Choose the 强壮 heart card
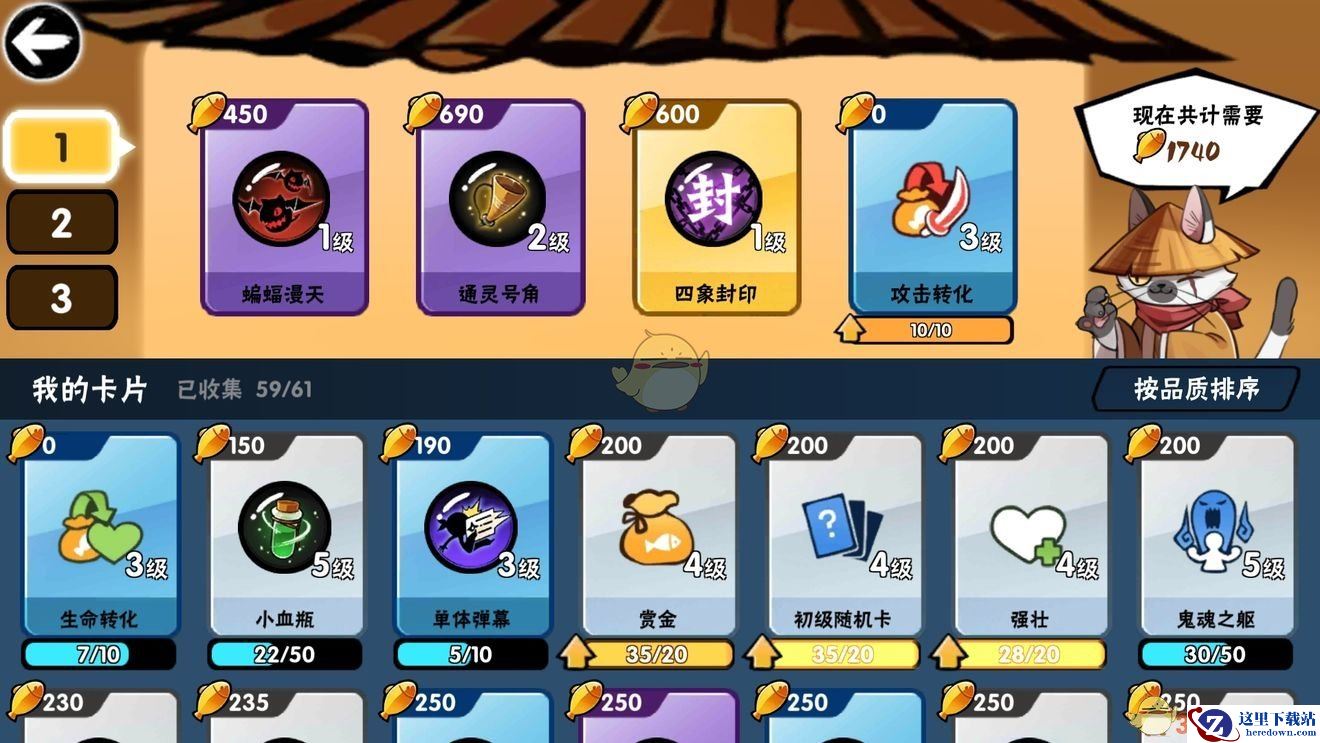Viewport: 1320px width, 743px height. pos(1030,535)
